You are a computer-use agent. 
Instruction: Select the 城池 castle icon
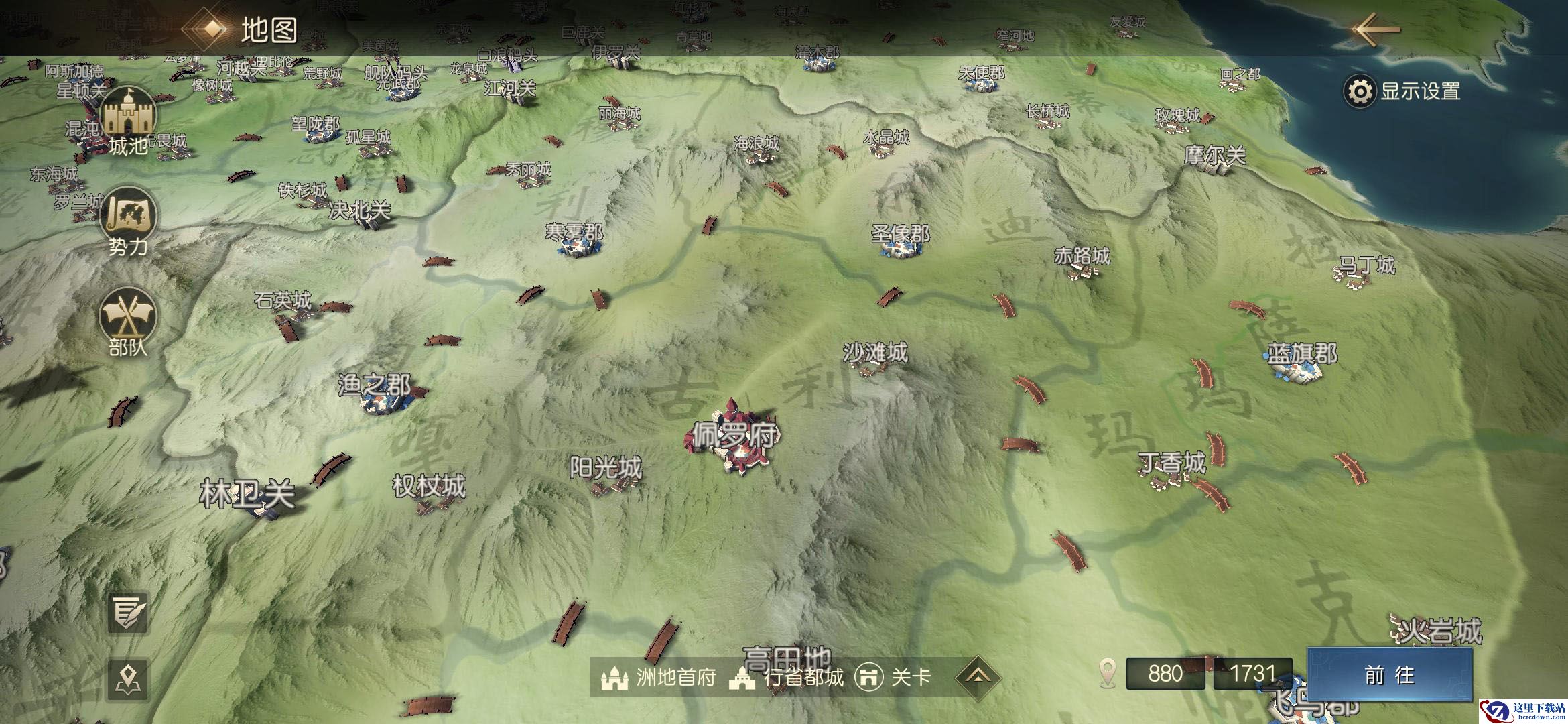tap(127, 121)
